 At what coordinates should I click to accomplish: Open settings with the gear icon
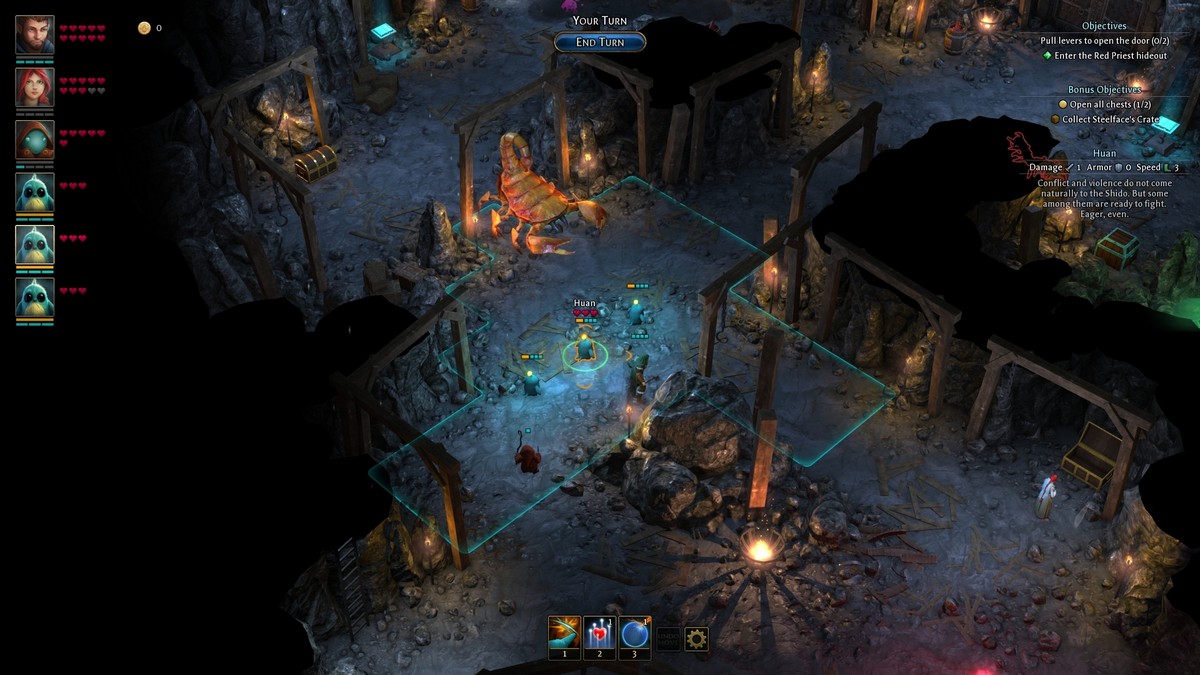coord(696,639)
